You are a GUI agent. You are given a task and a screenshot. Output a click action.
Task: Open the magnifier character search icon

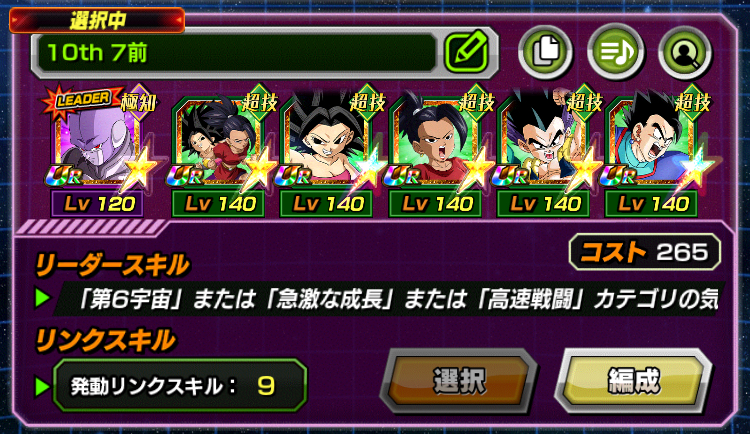(x=685, y=48)
